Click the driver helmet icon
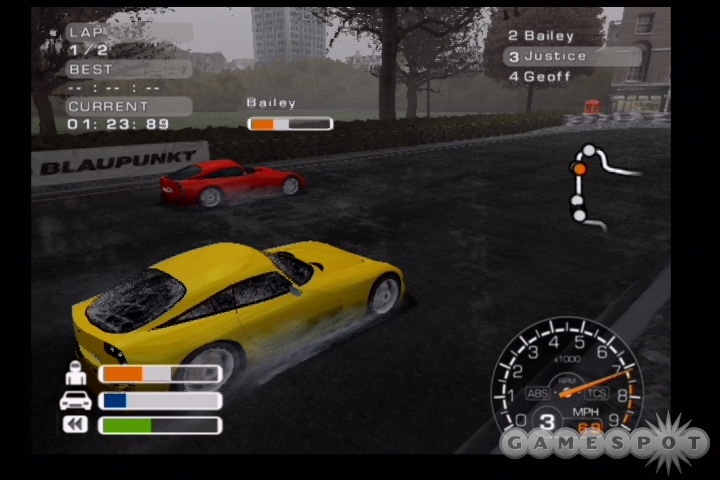The height and width of the screenshot is (480, 720). coord(76,374)
